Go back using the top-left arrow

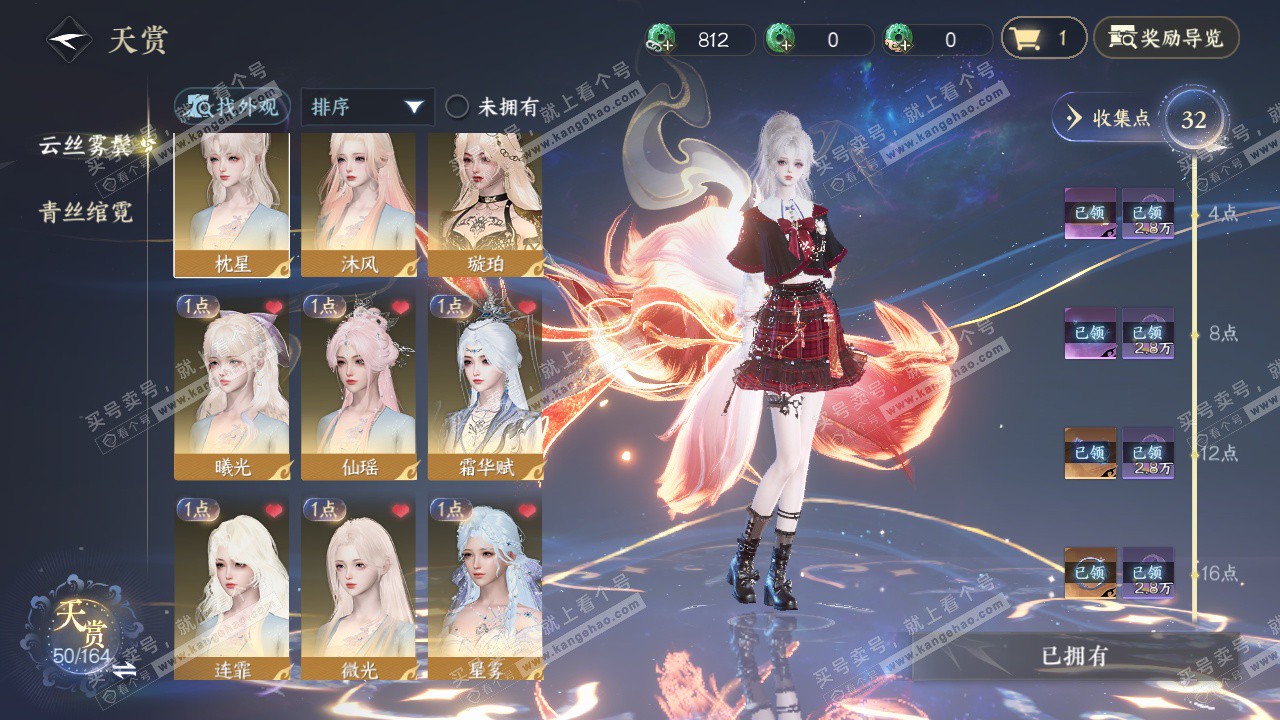(69, 40)
